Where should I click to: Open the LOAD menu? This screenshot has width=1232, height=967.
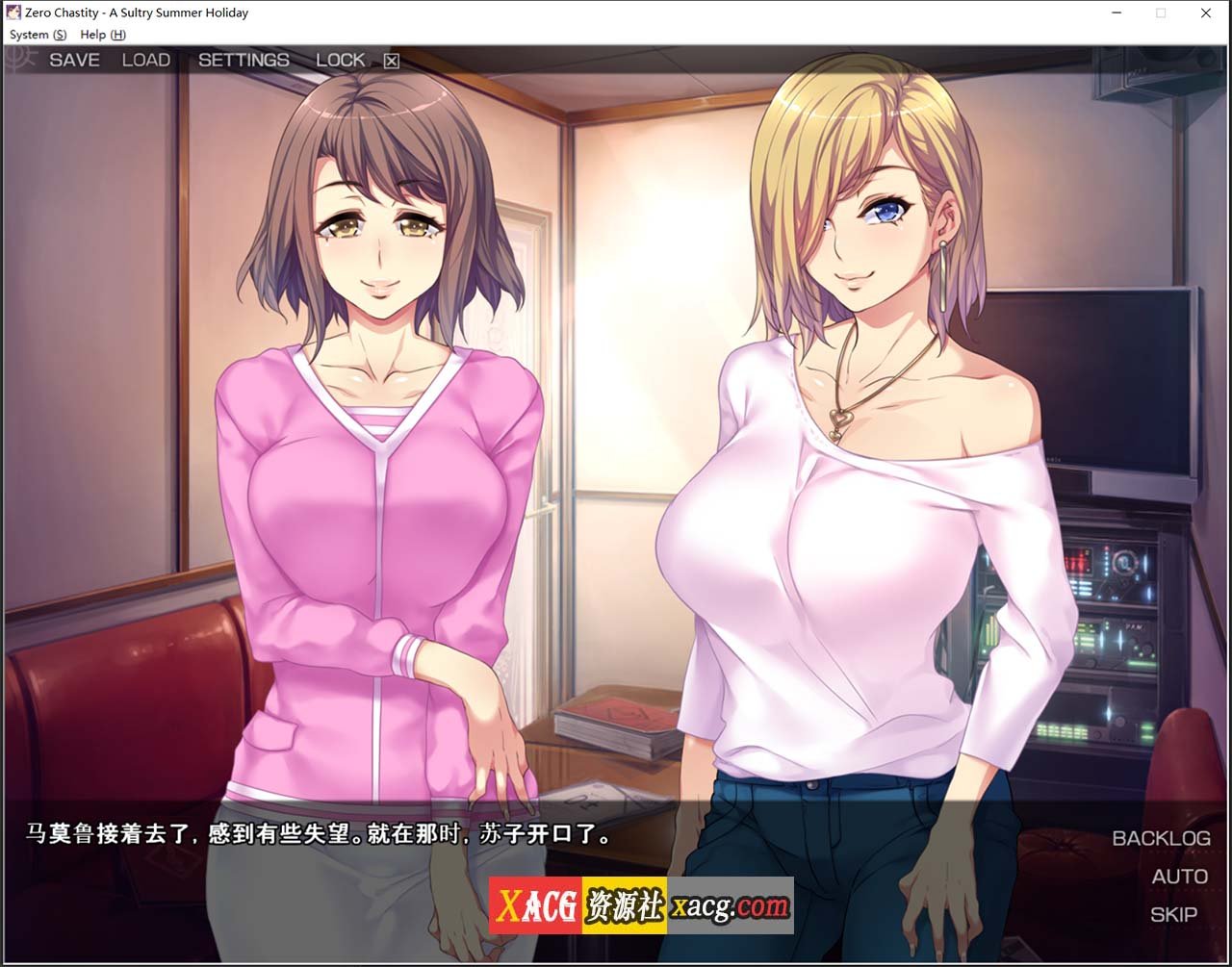145,60
